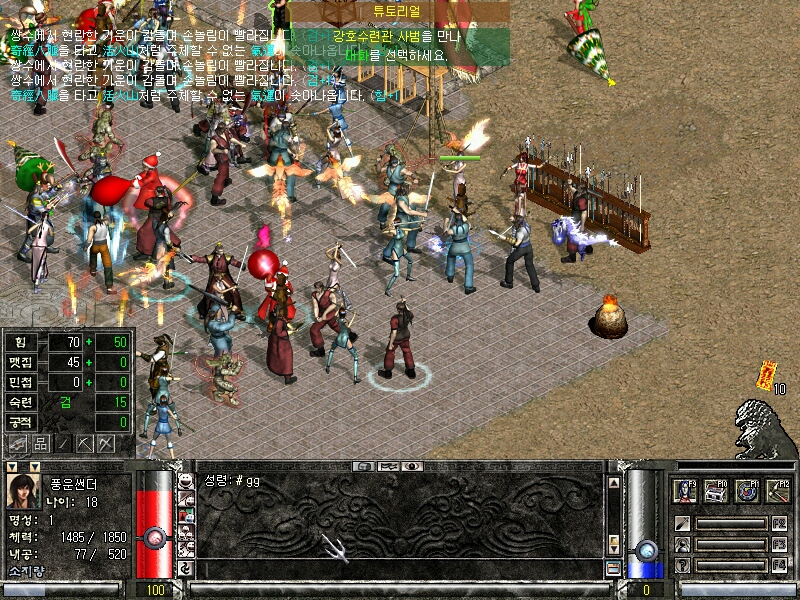
Task: Select the F12 pickaxe icon
Action: pyautogui.click(x=778, y=491)
